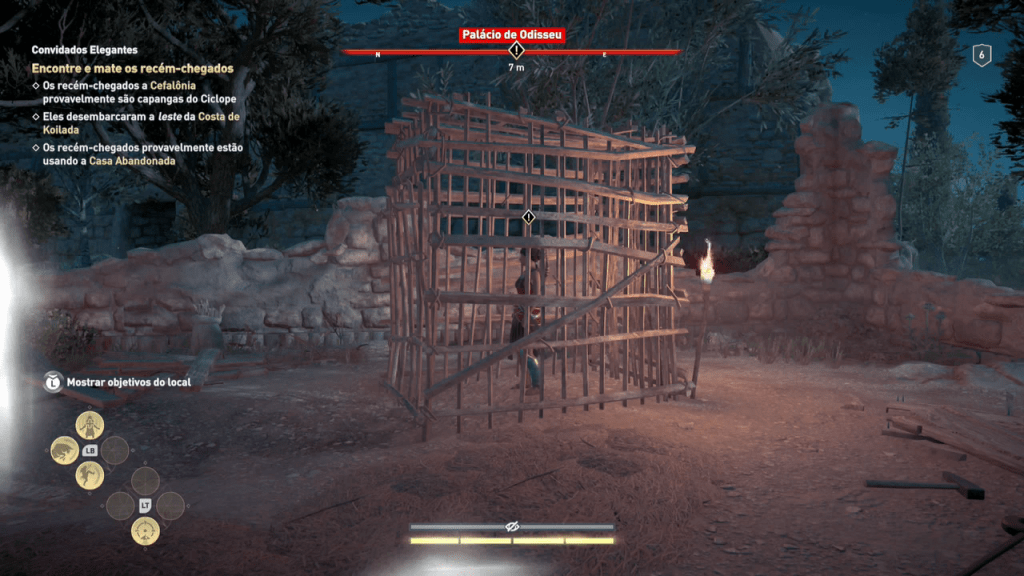The width and height of the screenshot is (1024, 576).
Task: Click the Palácio de Odisseu location label
Action: [x=513, y=35]
